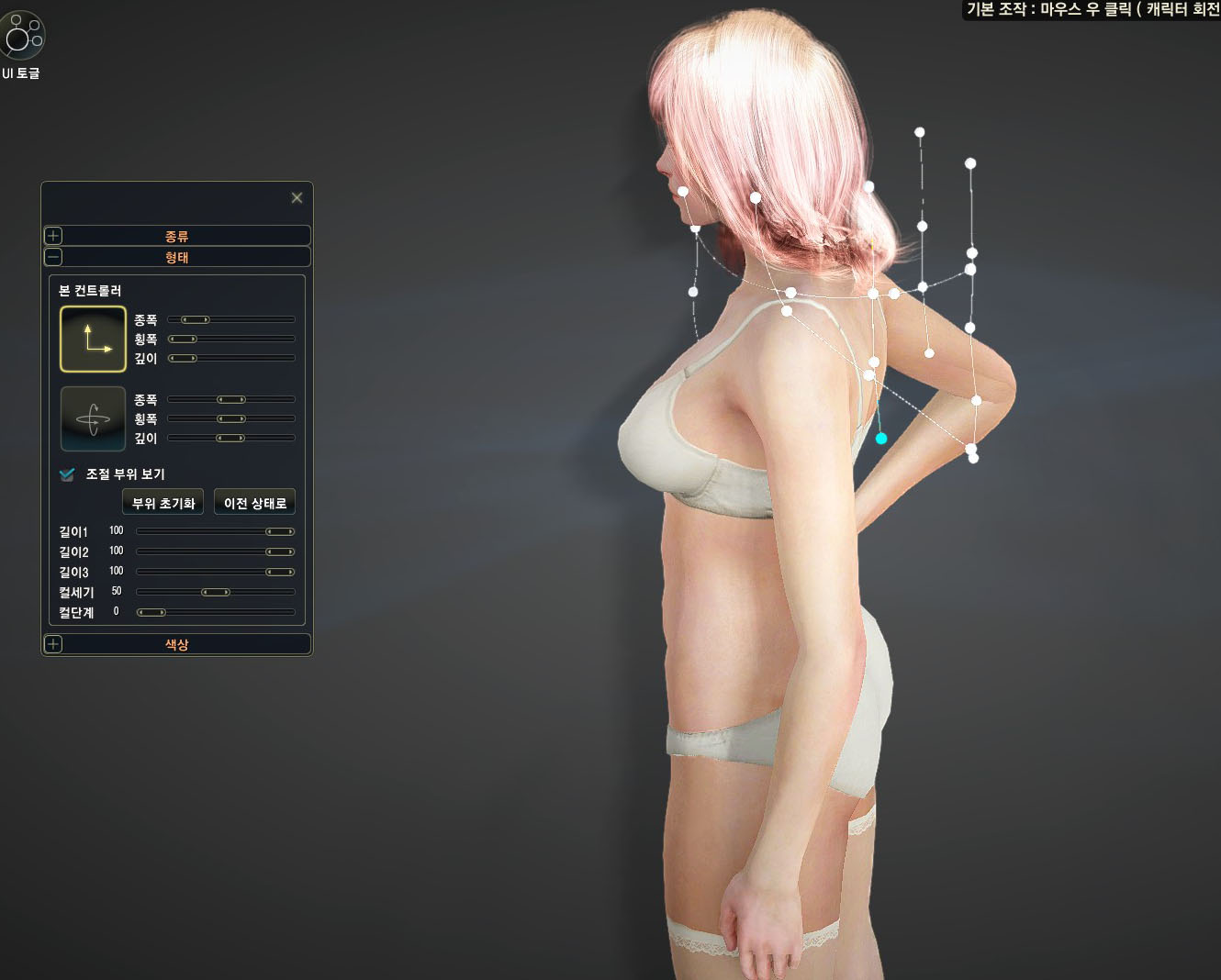Collapse the 형태 section
This screenshot has width=1221, height=980.
pos(53,257)
